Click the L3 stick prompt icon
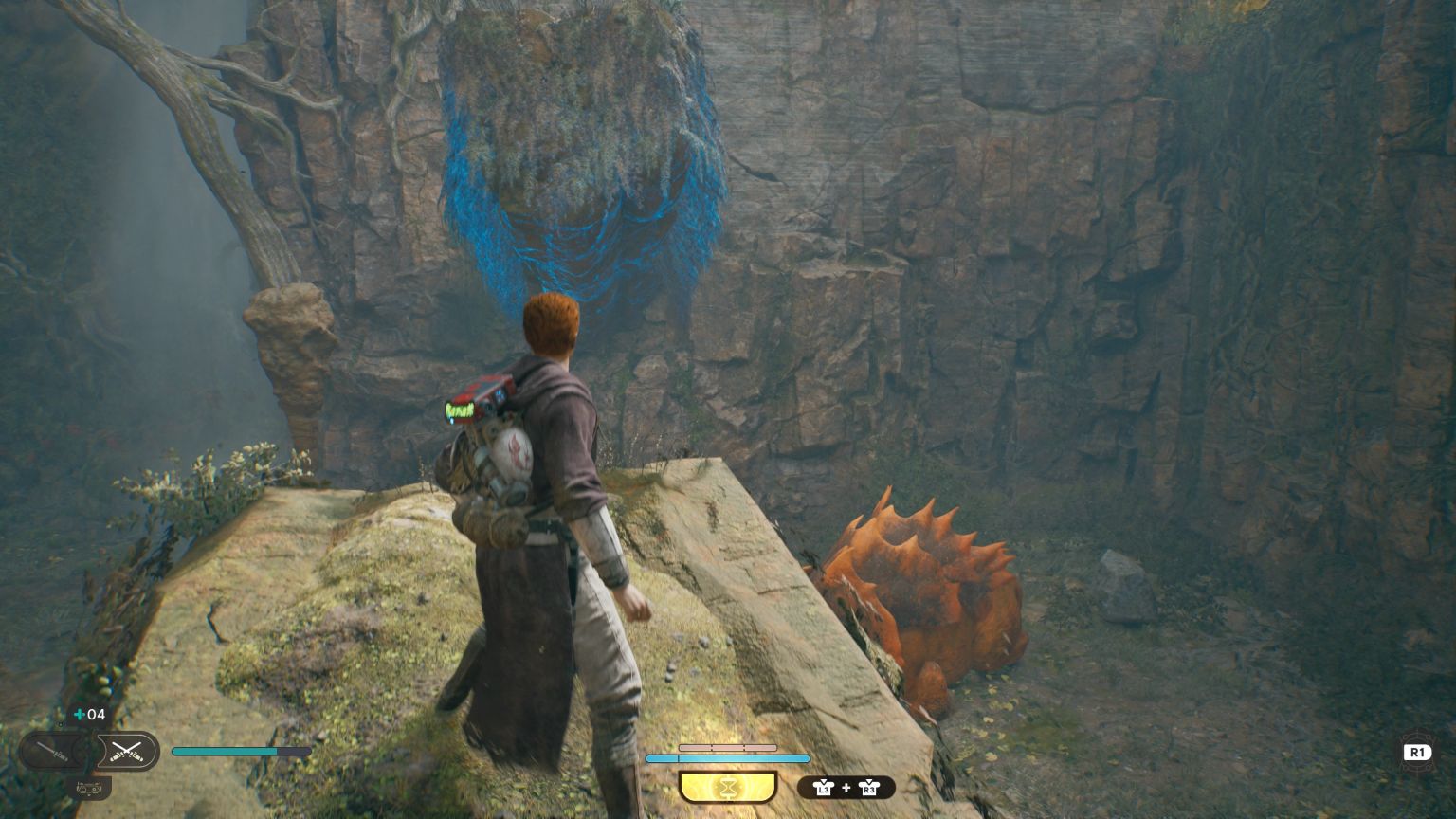The width and height of the screenshot is (1456, 819). point(824,788)
